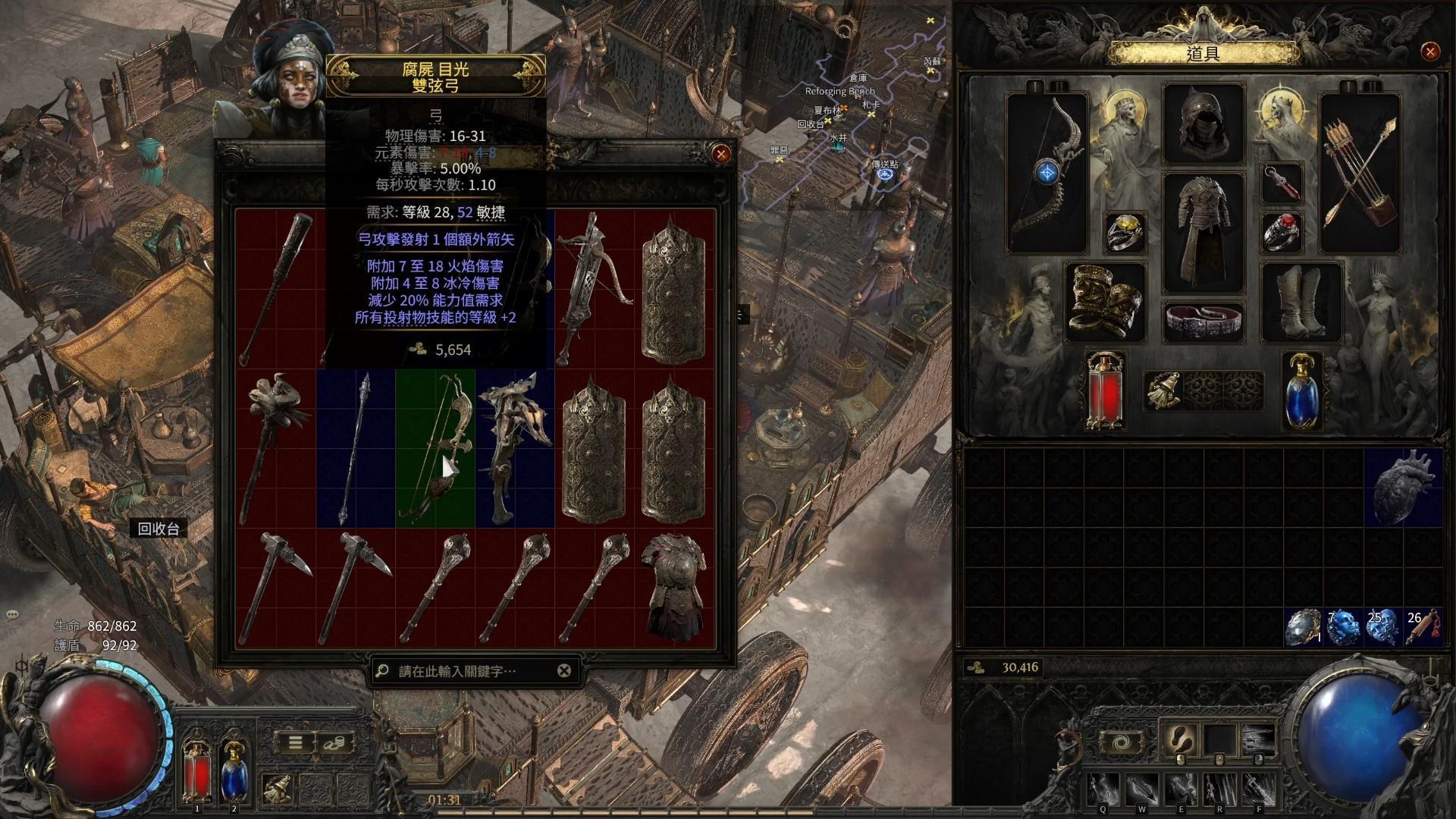
Task: Select the equipped golden gloves
Action: tap(1105, 300)
